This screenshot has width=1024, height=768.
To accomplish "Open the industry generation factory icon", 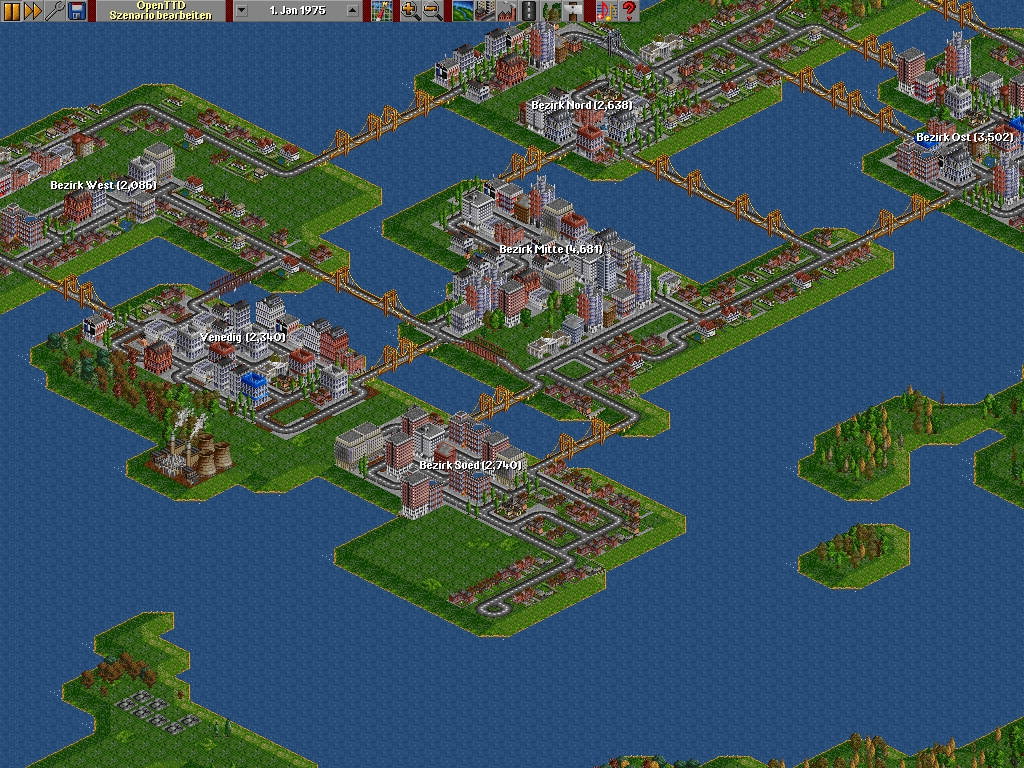I will tap(506, 11).
